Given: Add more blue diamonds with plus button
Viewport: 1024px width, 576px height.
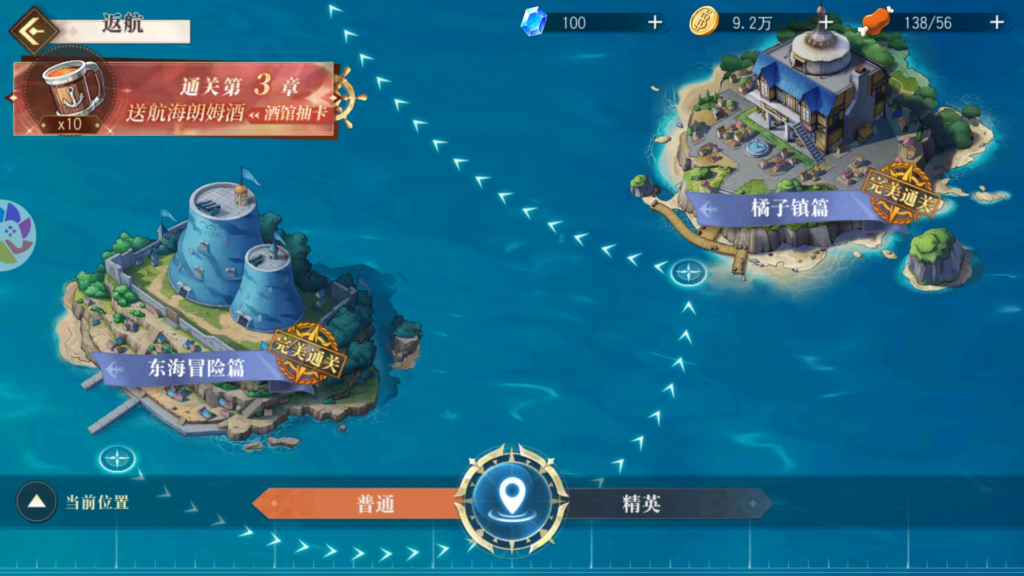Looking at the screenshot, I should point(655,22).
